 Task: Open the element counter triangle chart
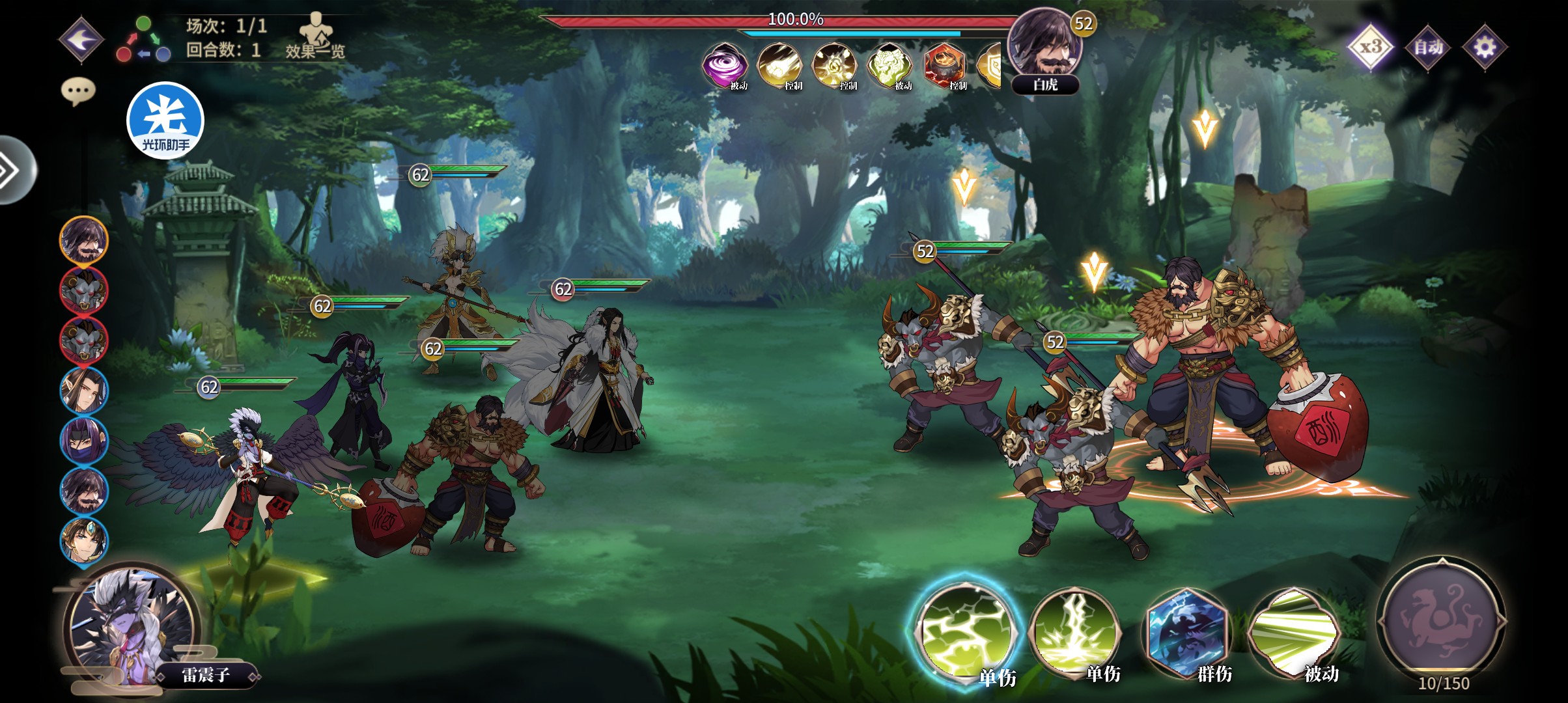pyautogui.click(x=143, y=40)
